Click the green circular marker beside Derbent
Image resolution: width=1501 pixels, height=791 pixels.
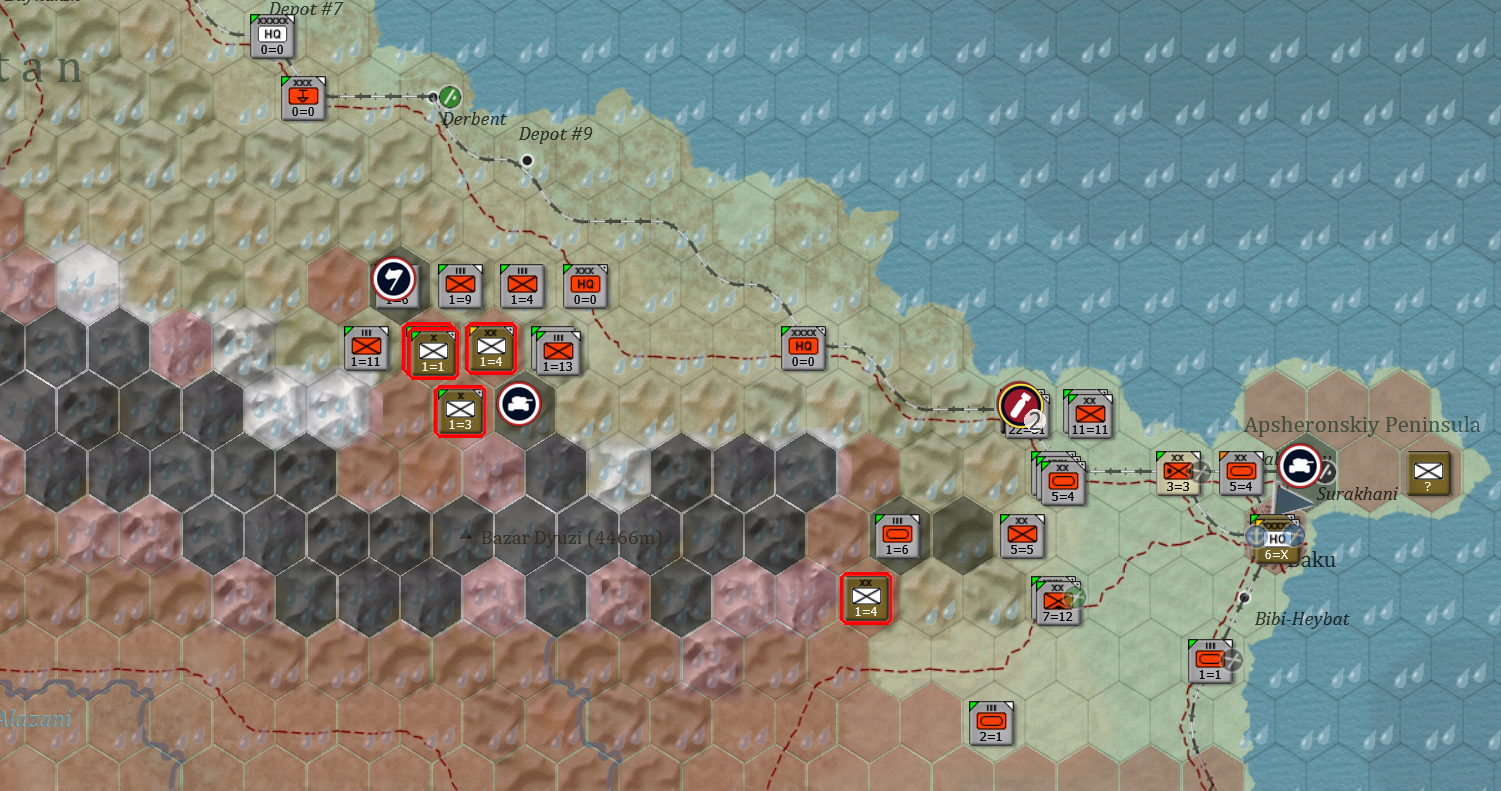click(448, 97)
